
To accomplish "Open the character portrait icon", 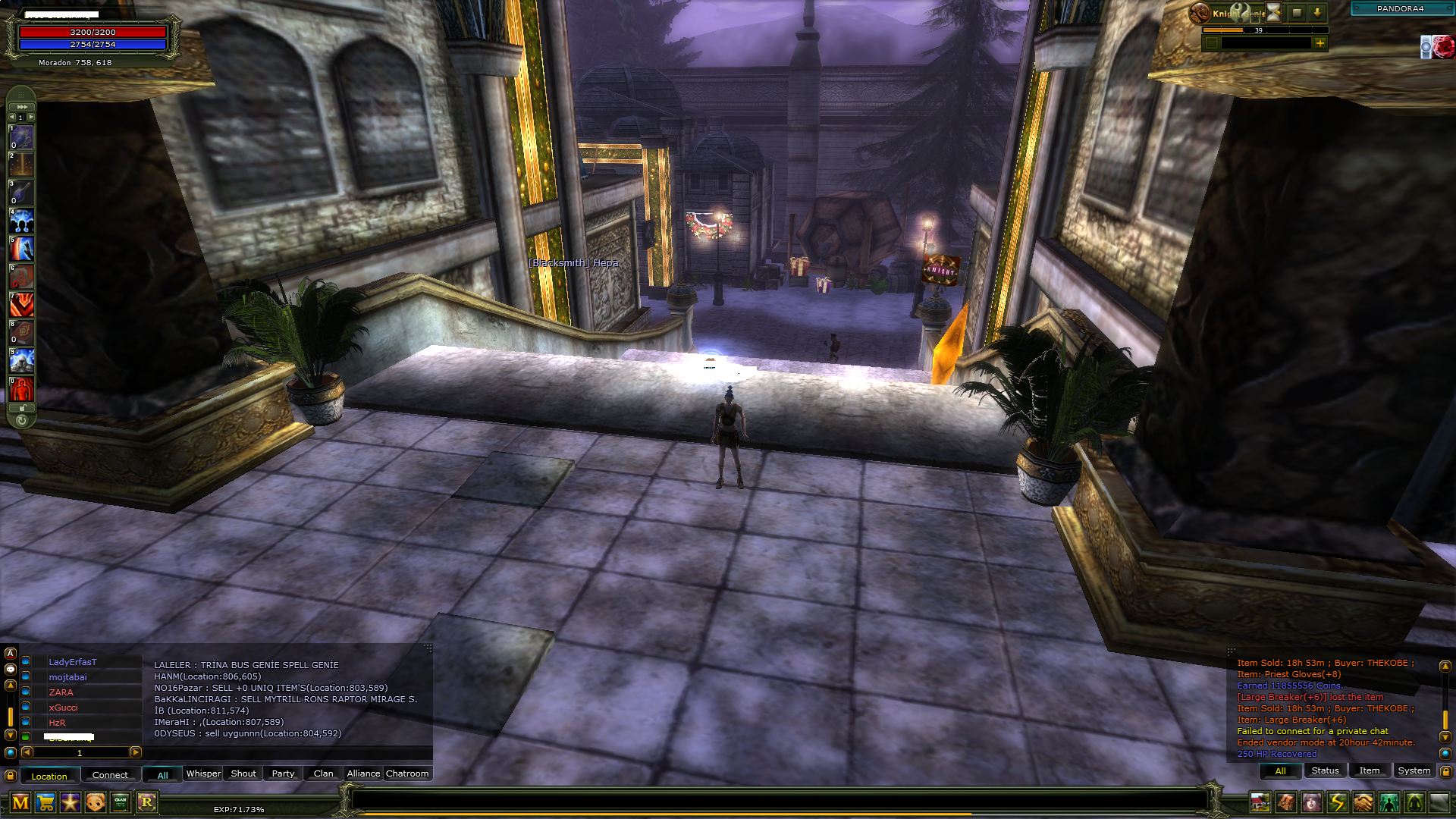I will [x=1312, y=802].
